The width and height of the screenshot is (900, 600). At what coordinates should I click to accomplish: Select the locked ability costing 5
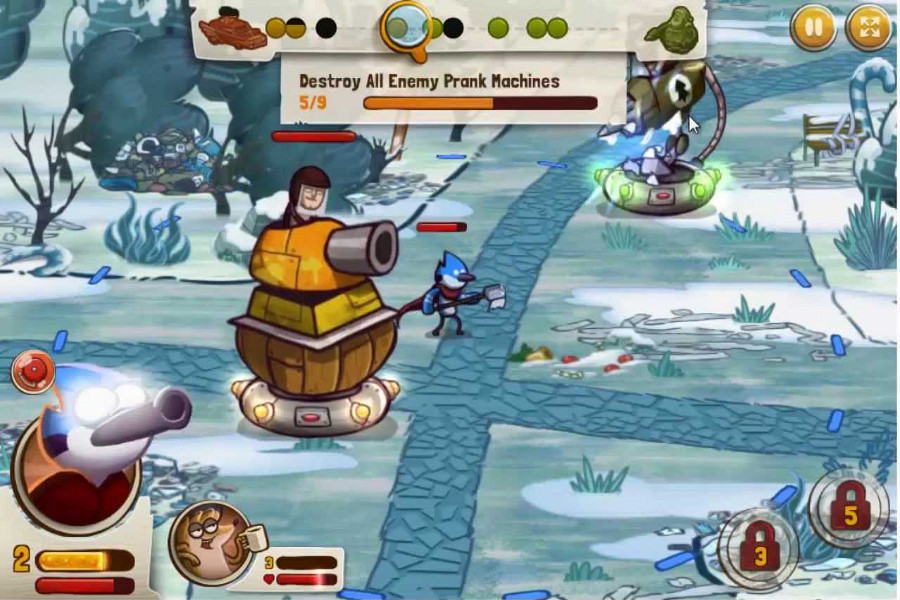(849, 507)
